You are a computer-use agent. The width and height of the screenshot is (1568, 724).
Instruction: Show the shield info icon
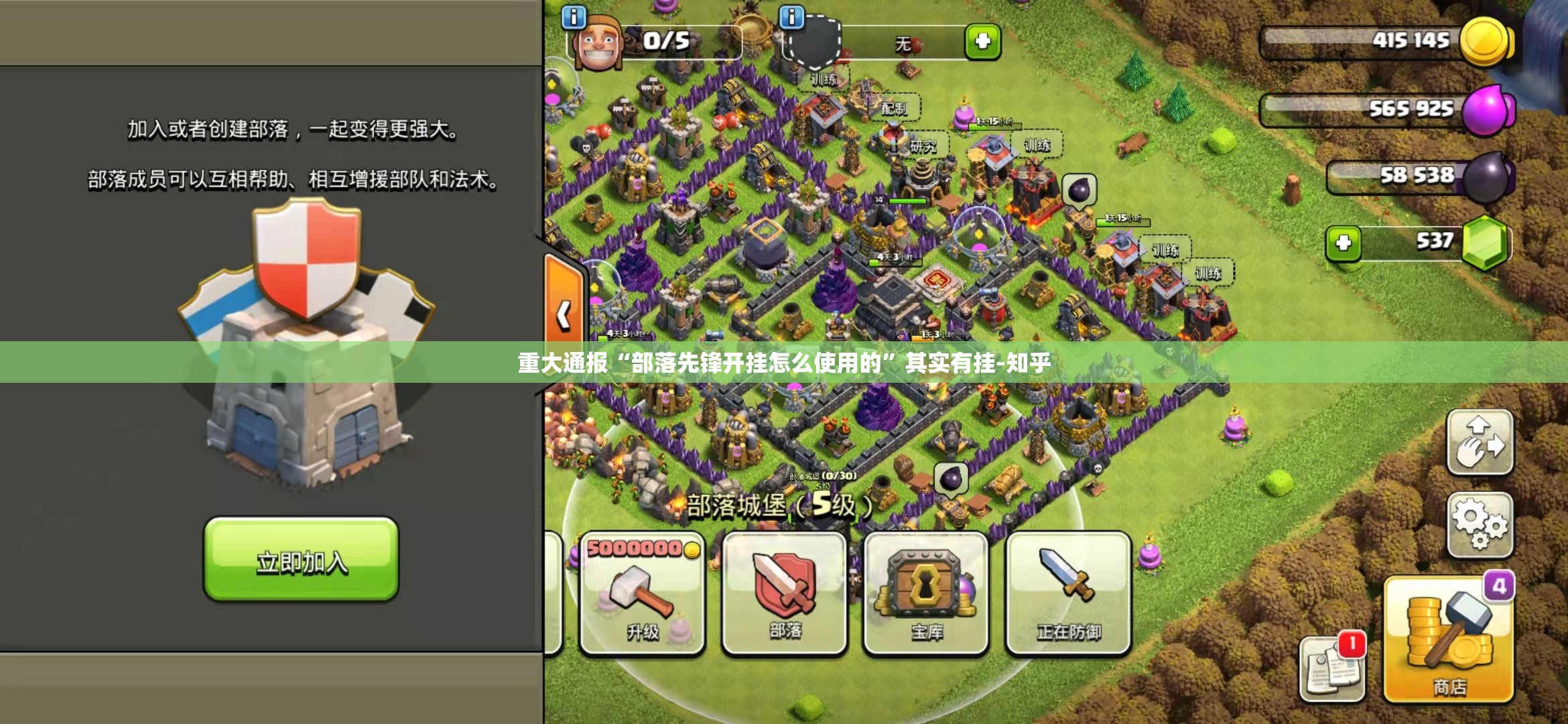click(791, 17)
